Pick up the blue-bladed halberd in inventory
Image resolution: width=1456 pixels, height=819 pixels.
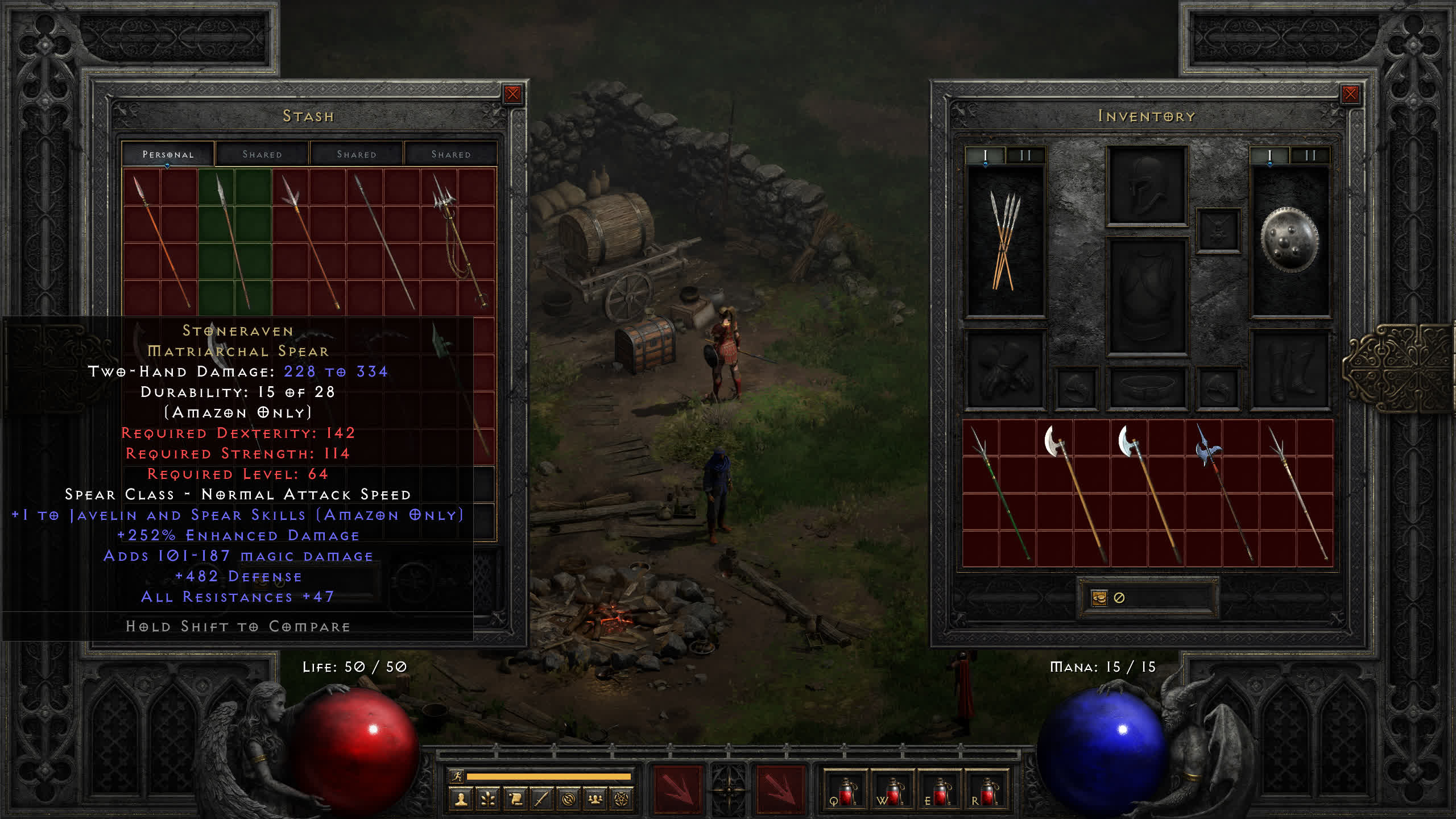1222,492
